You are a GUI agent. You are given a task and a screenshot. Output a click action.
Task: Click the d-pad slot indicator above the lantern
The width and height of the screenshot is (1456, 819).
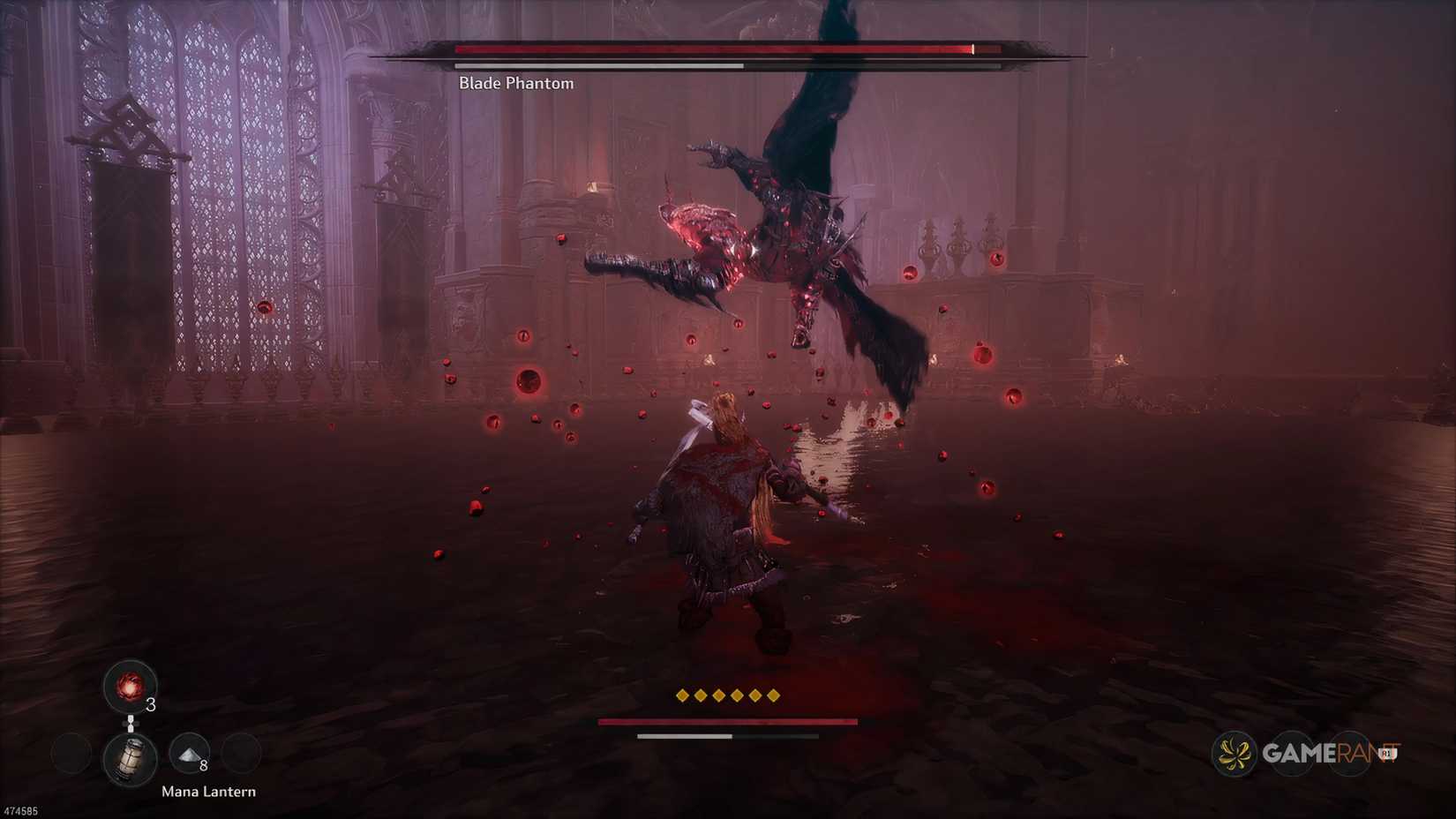click(x=132, y=725)
